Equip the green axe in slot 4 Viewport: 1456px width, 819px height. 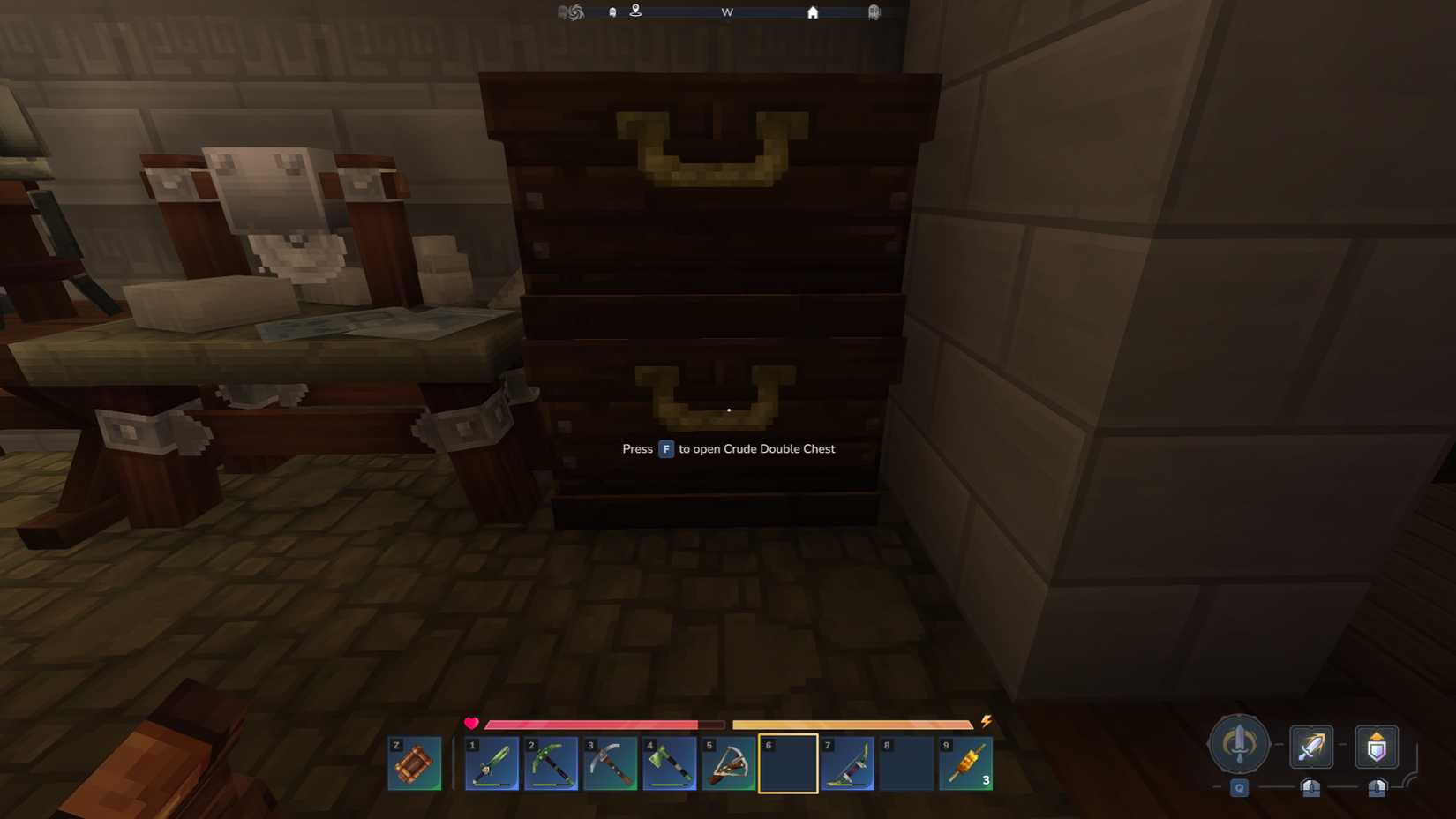[670, 763]
